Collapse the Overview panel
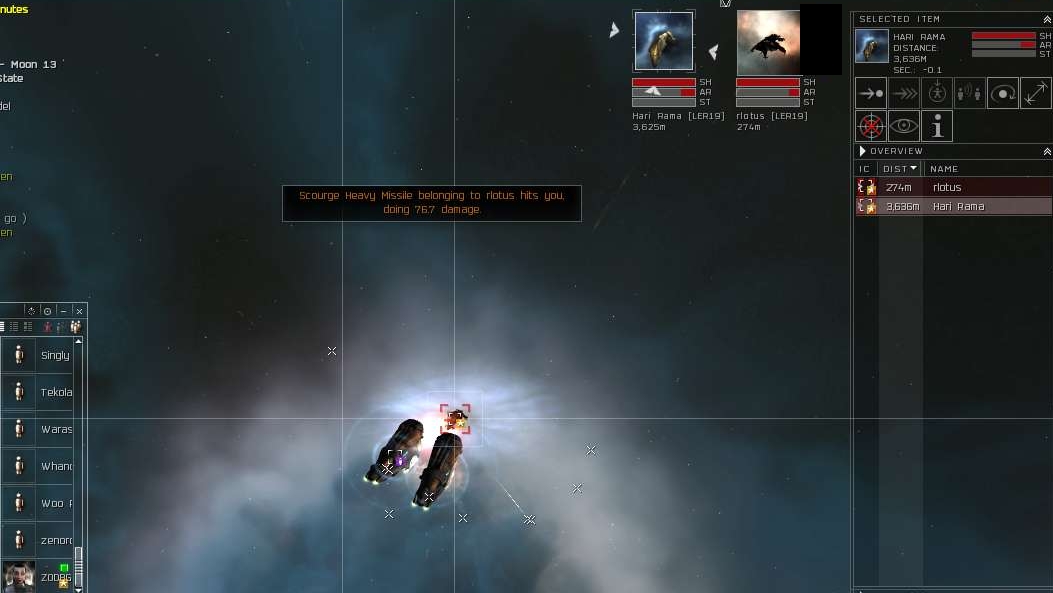The height and width of the screenshot is (593, 1053). coord(1047,151)
